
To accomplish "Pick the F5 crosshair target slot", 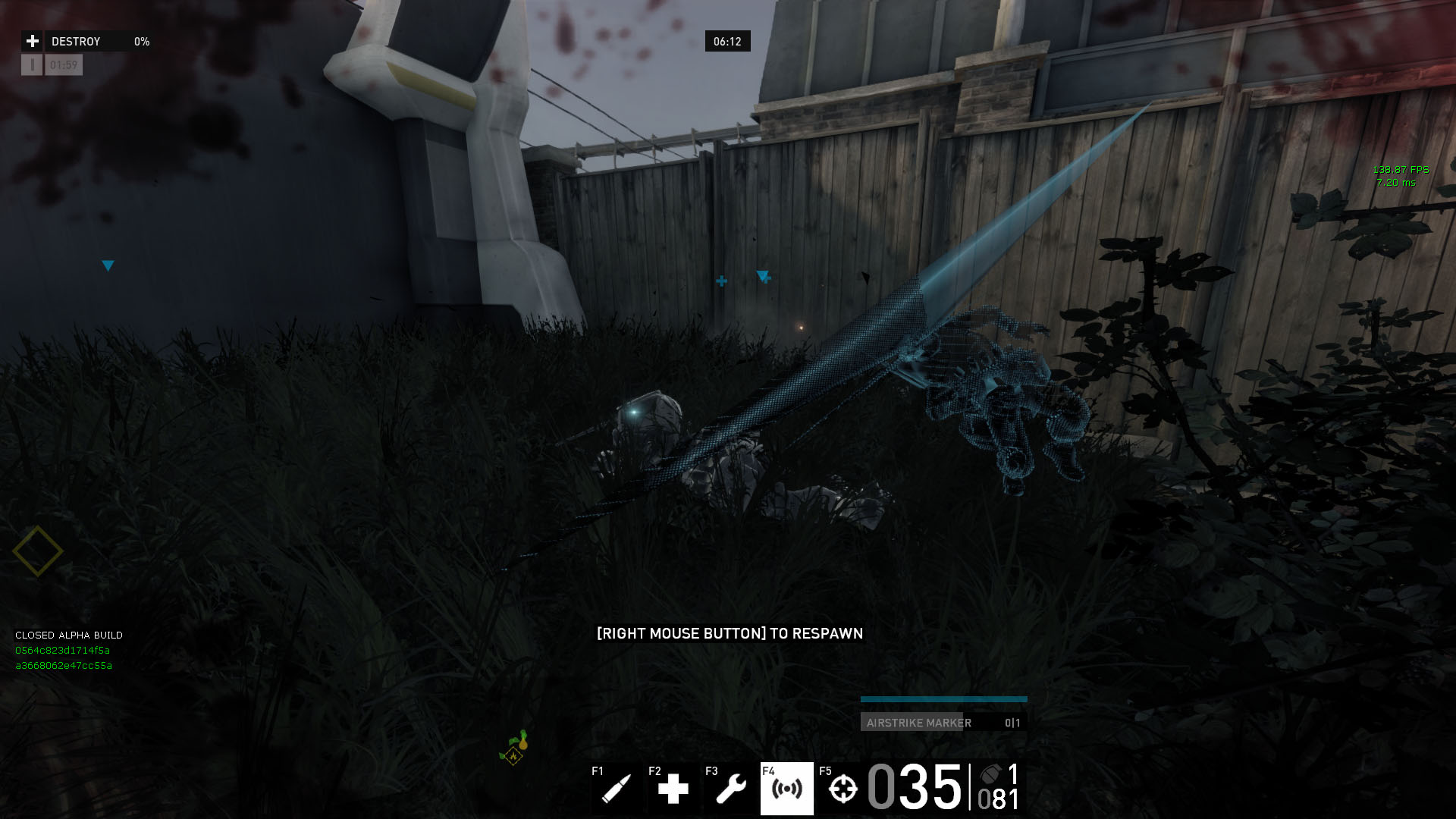I will [842, 789].
